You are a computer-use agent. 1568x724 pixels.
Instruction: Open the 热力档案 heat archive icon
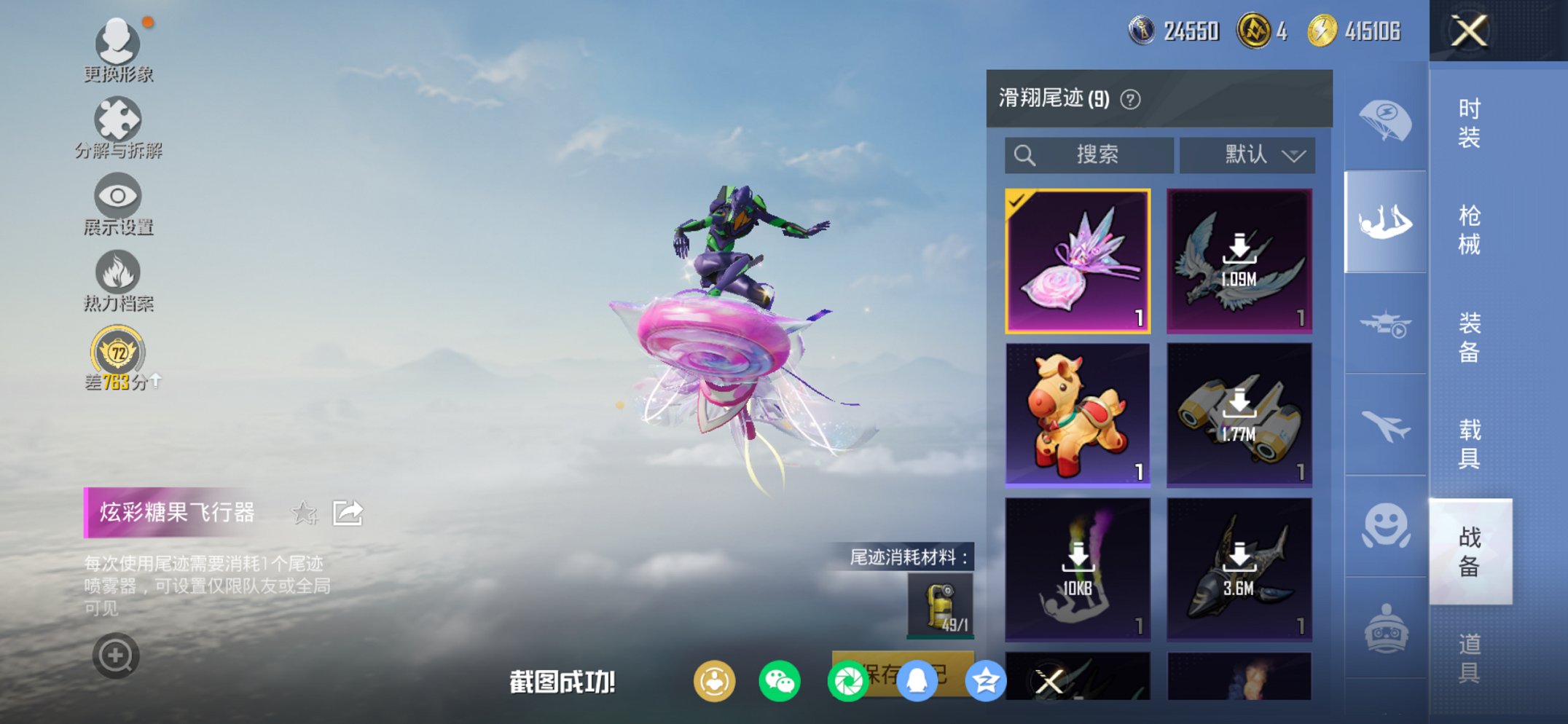[119, 271]
